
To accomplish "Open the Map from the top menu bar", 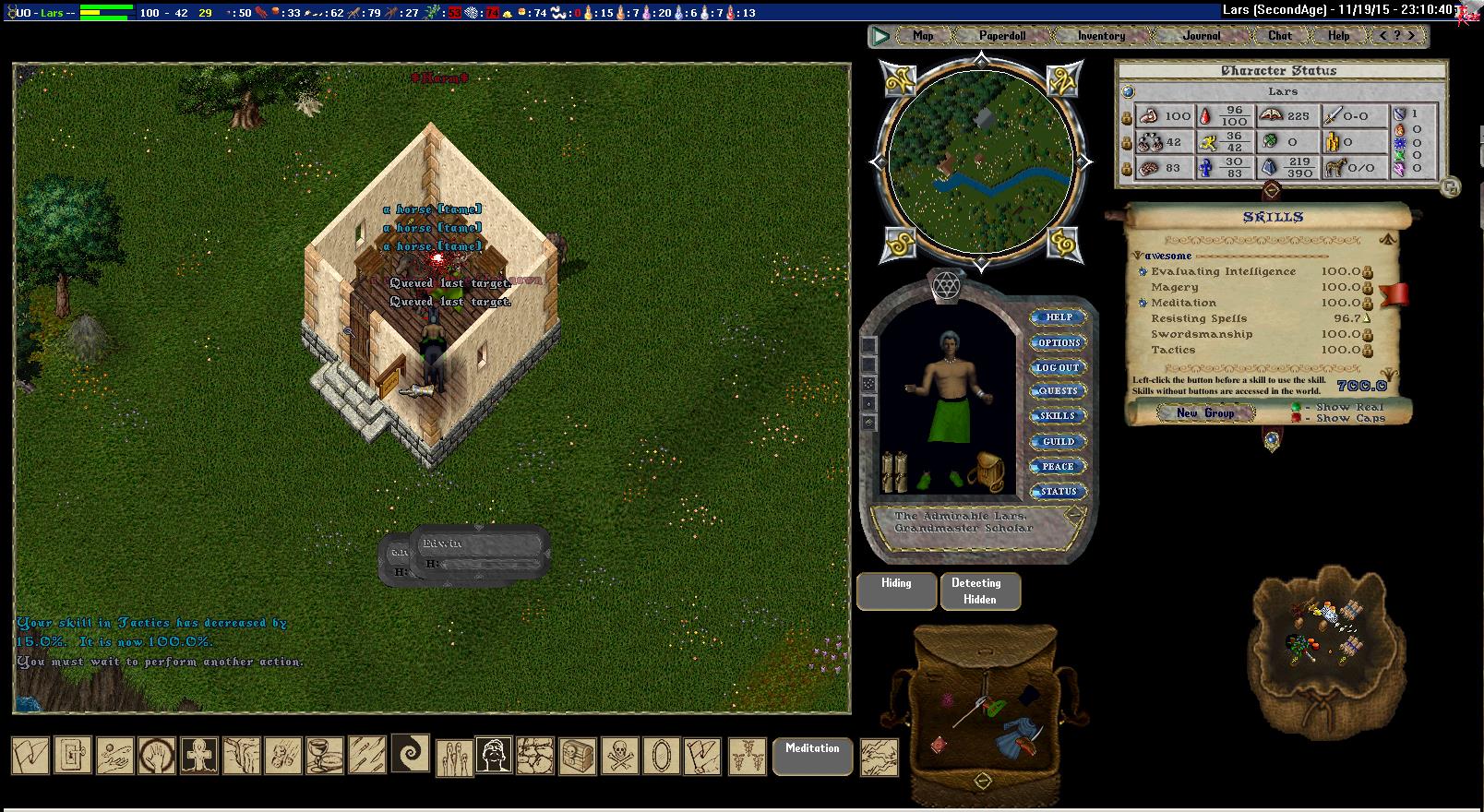I will (x=922, y=36).
